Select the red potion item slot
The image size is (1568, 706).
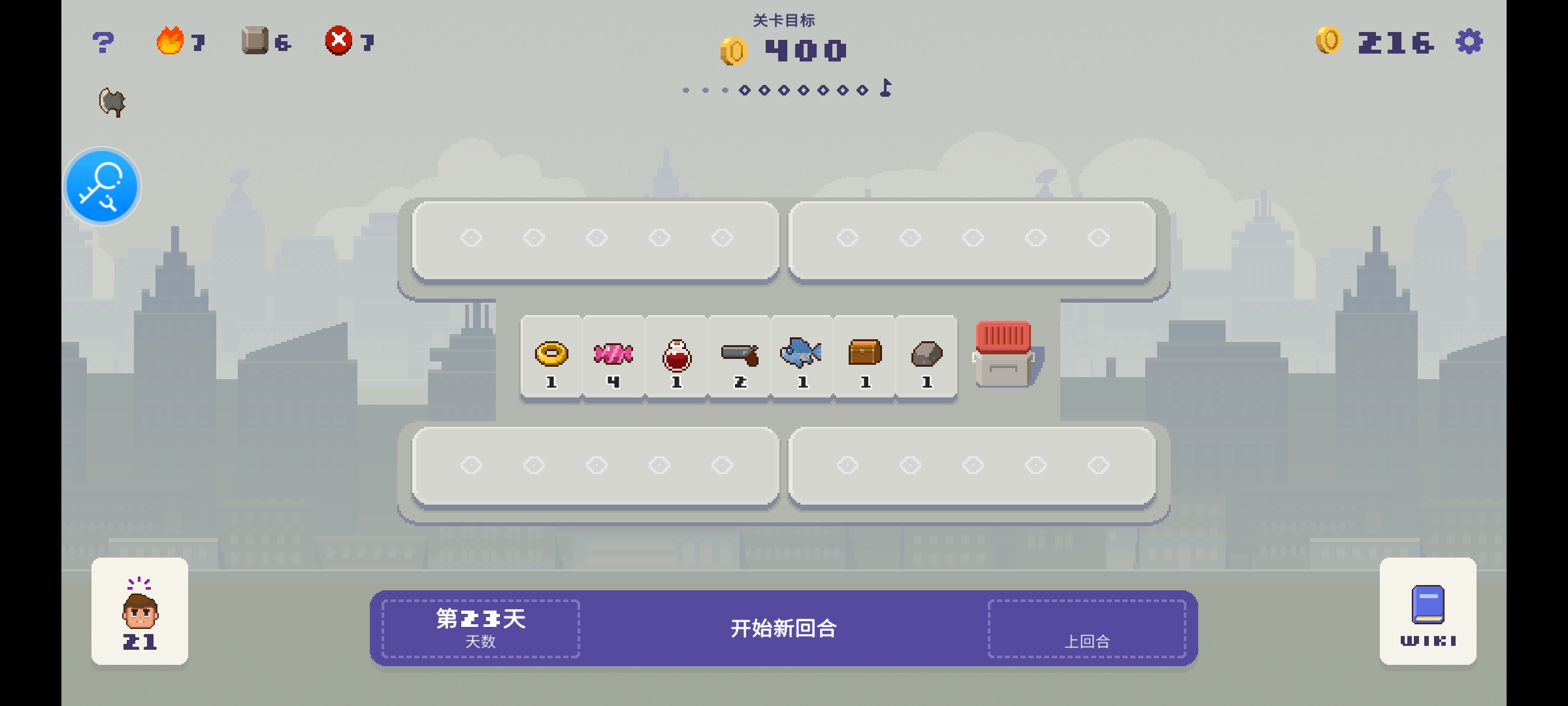pos(676,358)
